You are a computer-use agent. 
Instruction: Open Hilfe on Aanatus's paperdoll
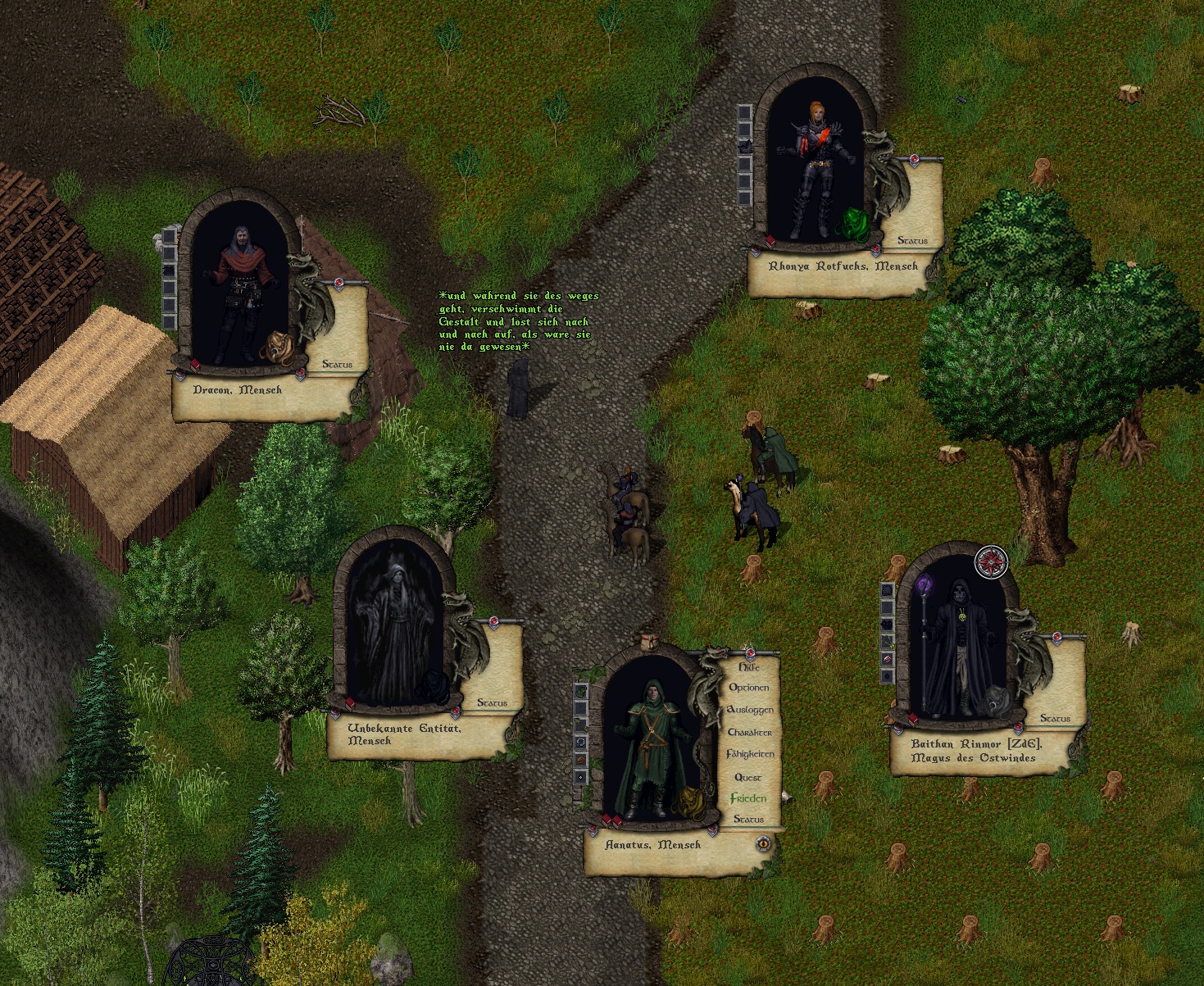[750, 667]
